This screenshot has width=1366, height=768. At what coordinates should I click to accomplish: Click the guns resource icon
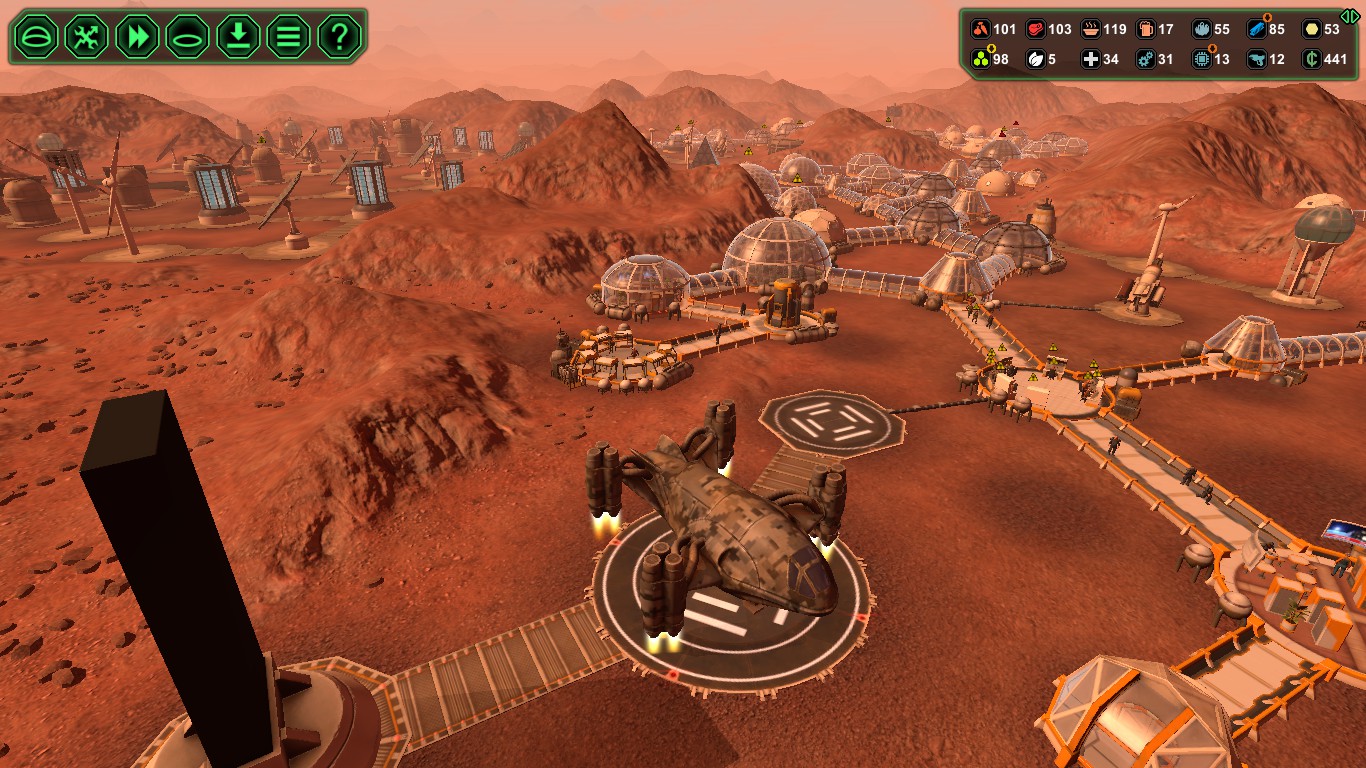[1257, 58]
